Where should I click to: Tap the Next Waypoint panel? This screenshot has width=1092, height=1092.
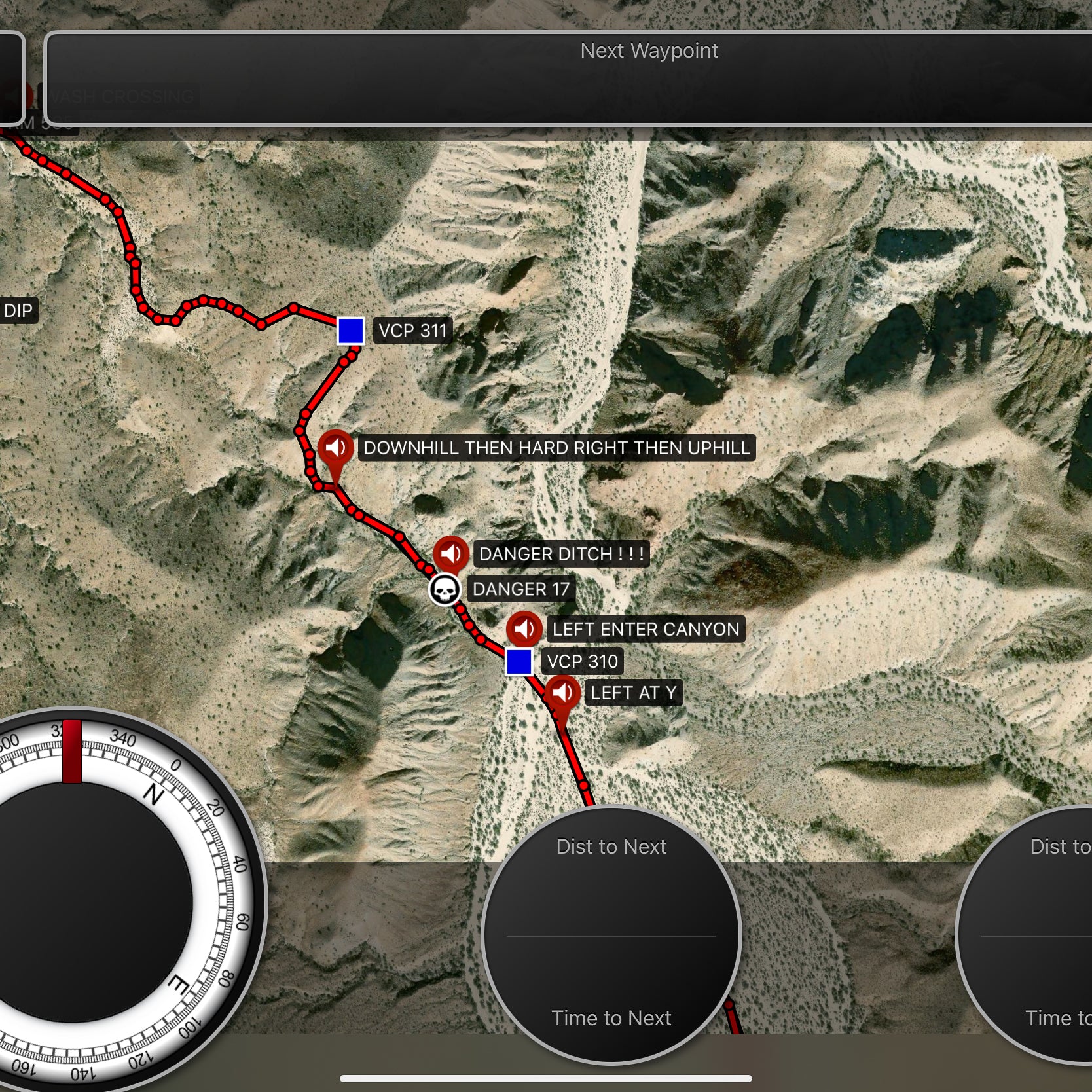568,79
